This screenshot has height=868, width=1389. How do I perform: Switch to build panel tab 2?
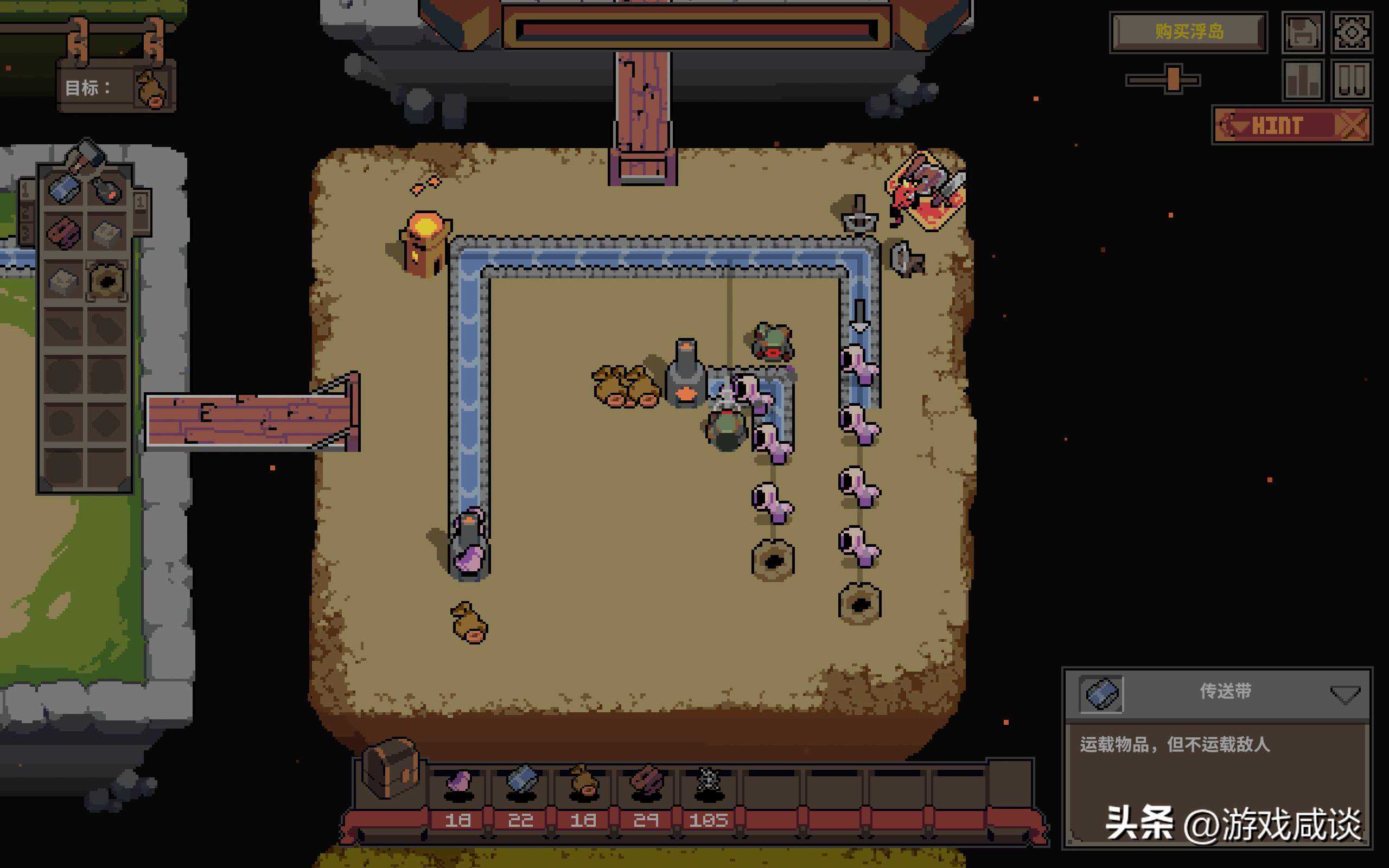click(x=26, y=213)
